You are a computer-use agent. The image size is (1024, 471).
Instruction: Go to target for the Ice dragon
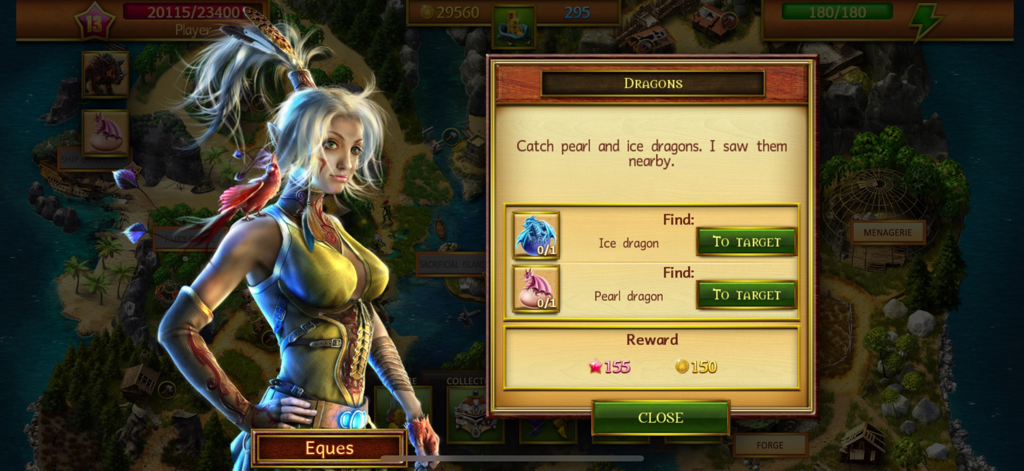[x=746, y=241]
